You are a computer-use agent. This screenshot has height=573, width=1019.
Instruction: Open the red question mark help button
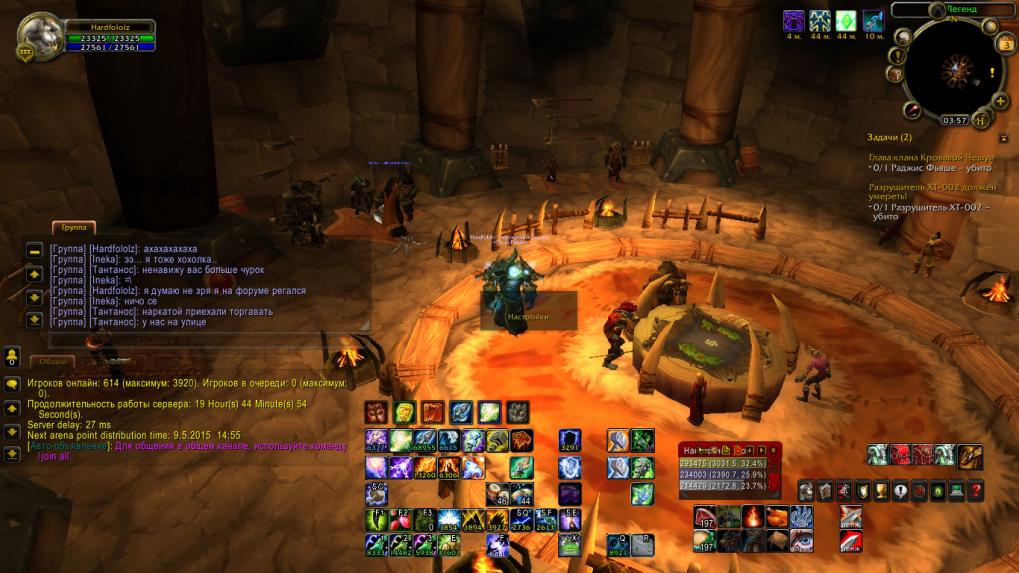[976, 490]
